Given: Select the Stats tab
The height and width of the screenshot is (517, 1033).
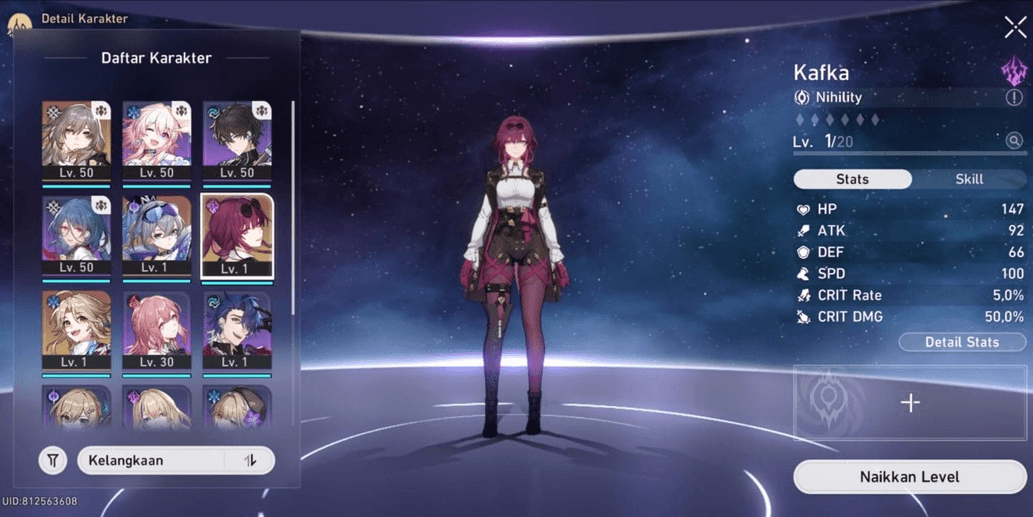Looking at the screenshot, I should click(x=852, y=179).
